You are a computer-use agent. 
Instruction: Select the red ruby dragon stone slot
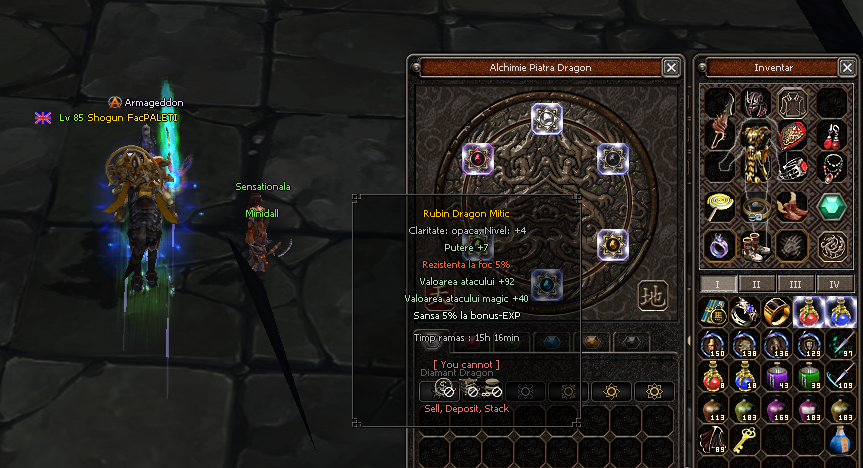click(x=478, y=158)
